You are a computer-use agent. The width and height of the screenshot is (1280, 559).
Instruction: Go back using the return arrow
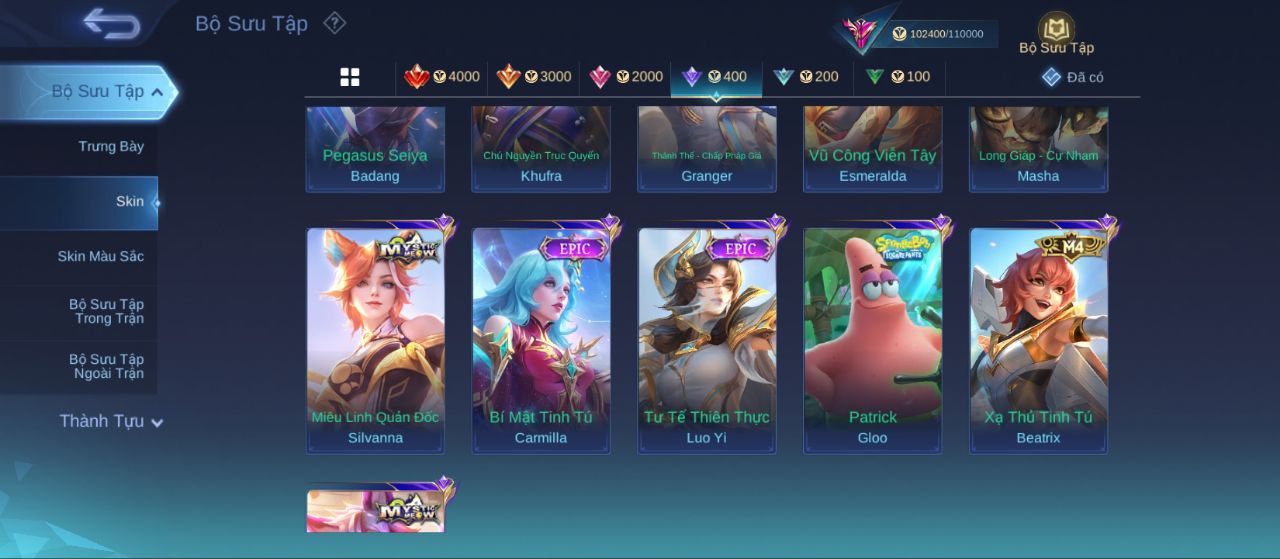click(x=111, y=23)
